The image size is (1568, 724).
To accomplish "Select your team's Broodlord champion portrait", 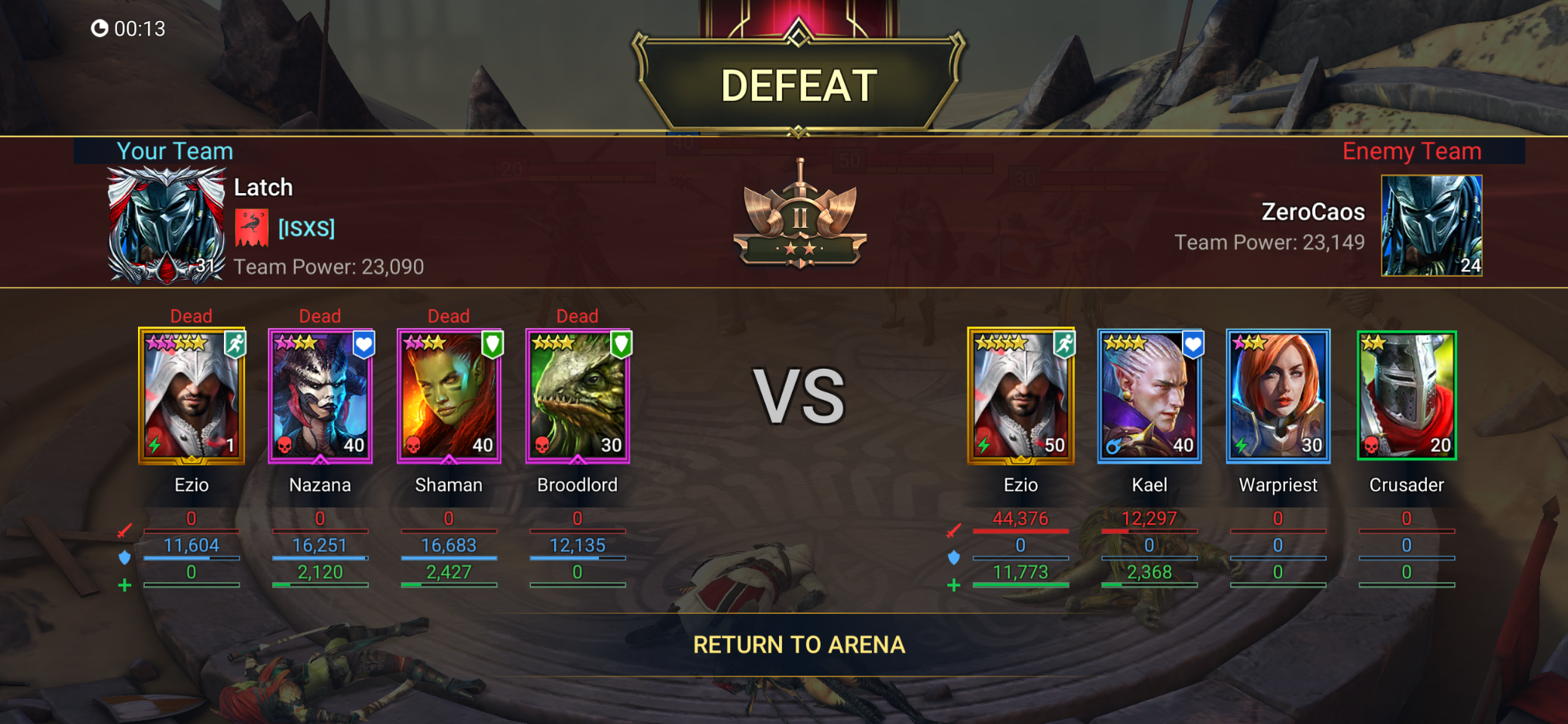I will [x=578, y=396].
